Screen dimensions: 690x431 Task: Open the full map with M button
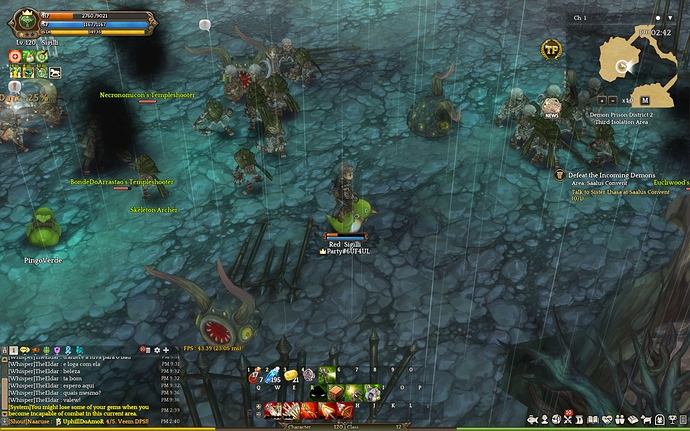point(645,100)
